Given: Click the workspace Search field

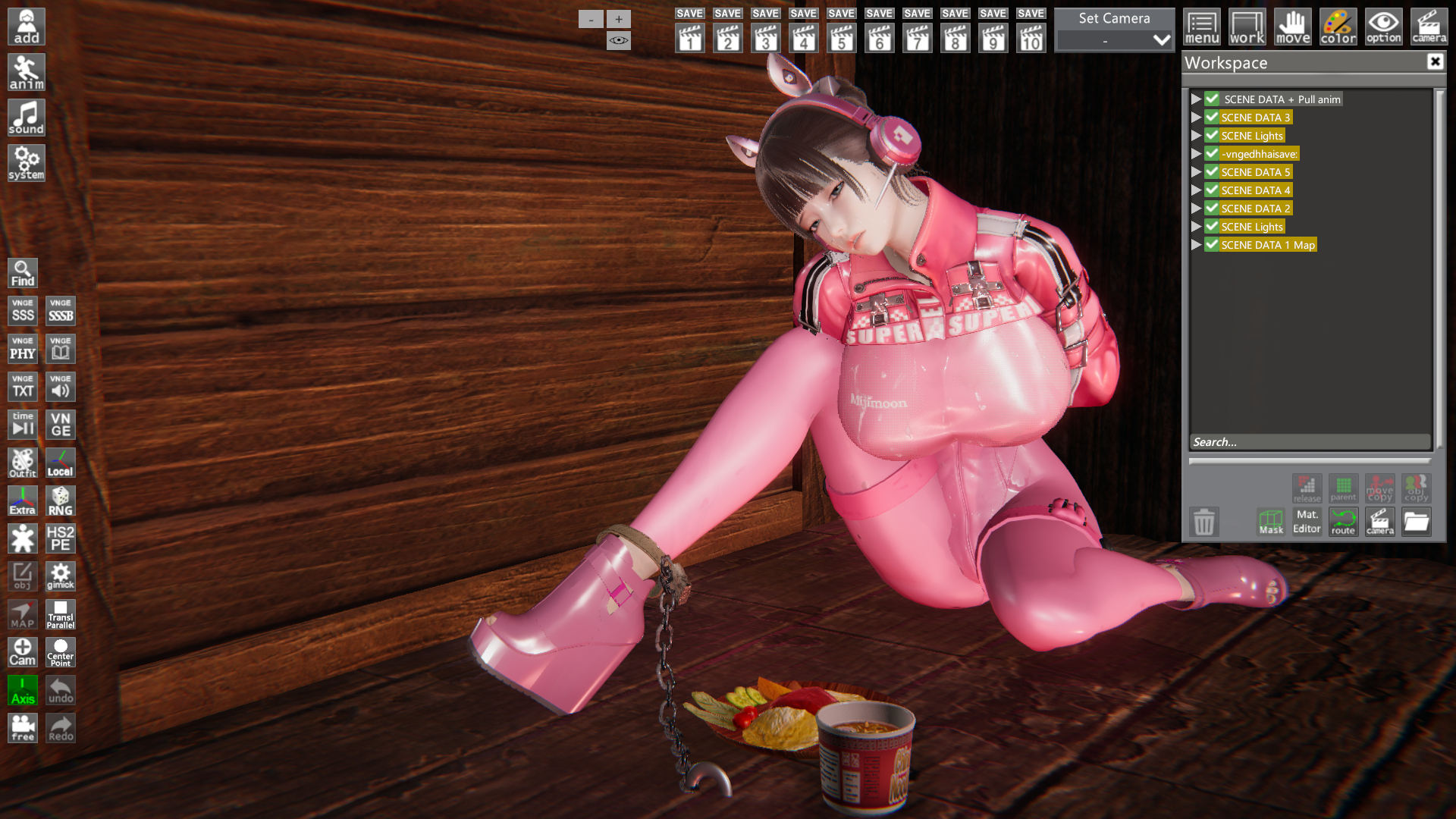Looking at the screenshot, I should click(x=1310, y=442).
